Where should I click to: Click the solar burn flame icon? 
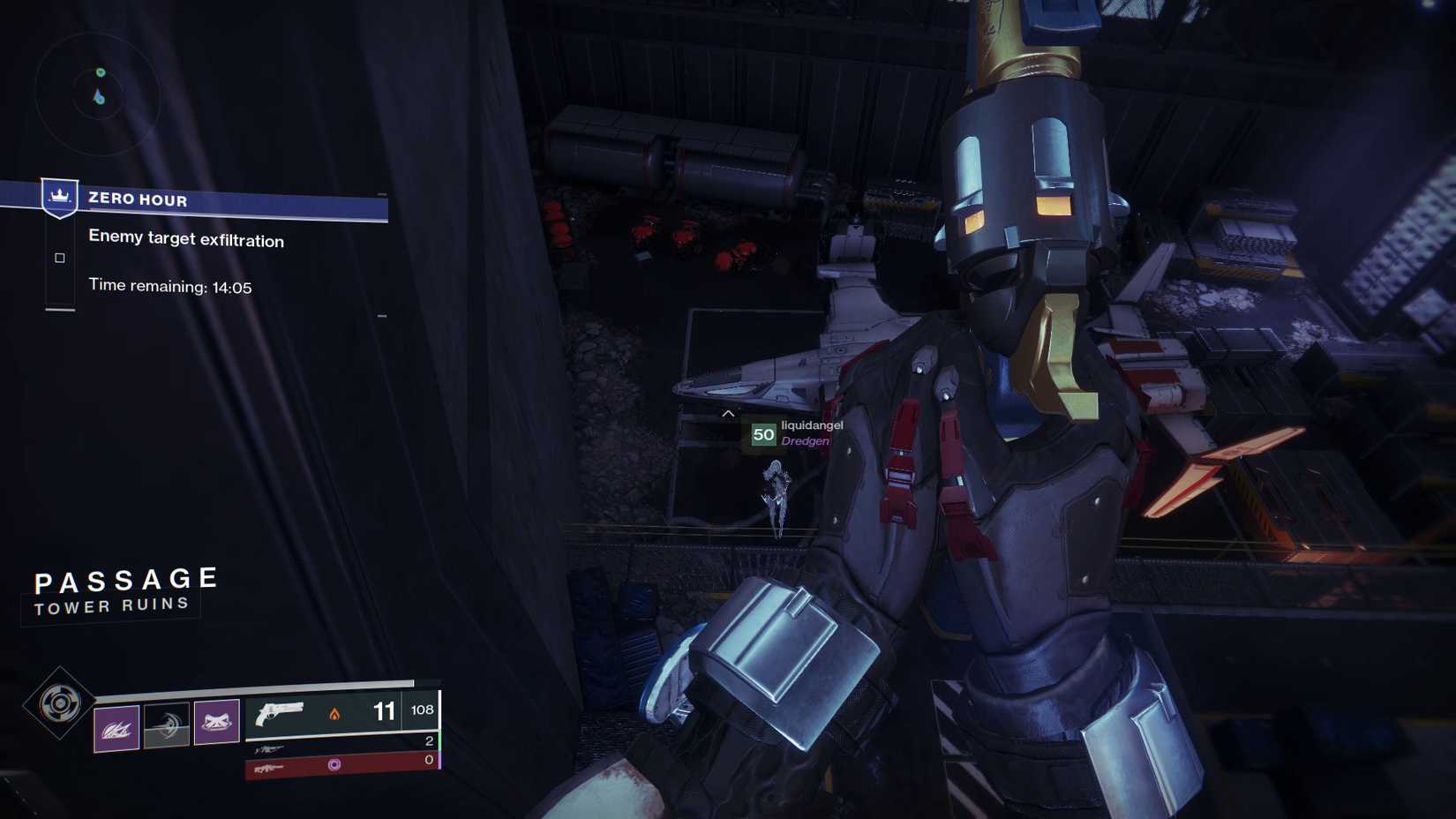click(x=334, y=715)
